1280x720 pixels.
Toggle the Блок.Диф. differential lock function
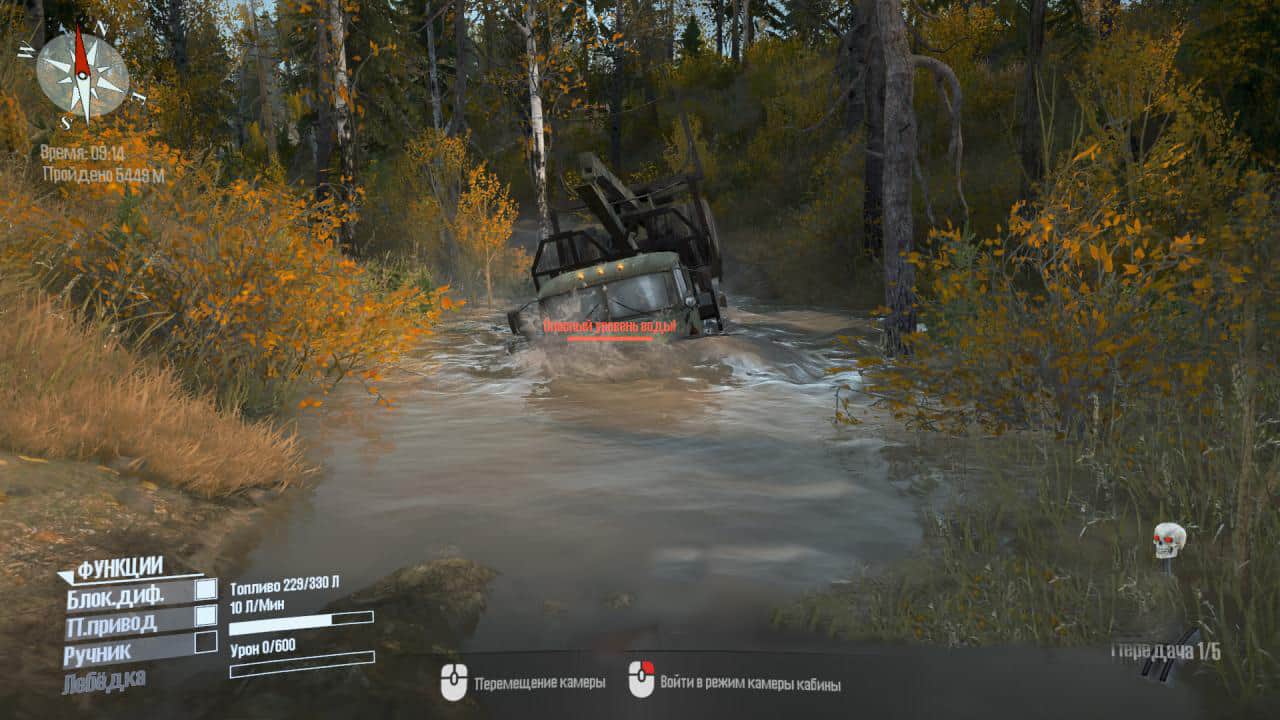pyautogui.click(x=205, y=590)
